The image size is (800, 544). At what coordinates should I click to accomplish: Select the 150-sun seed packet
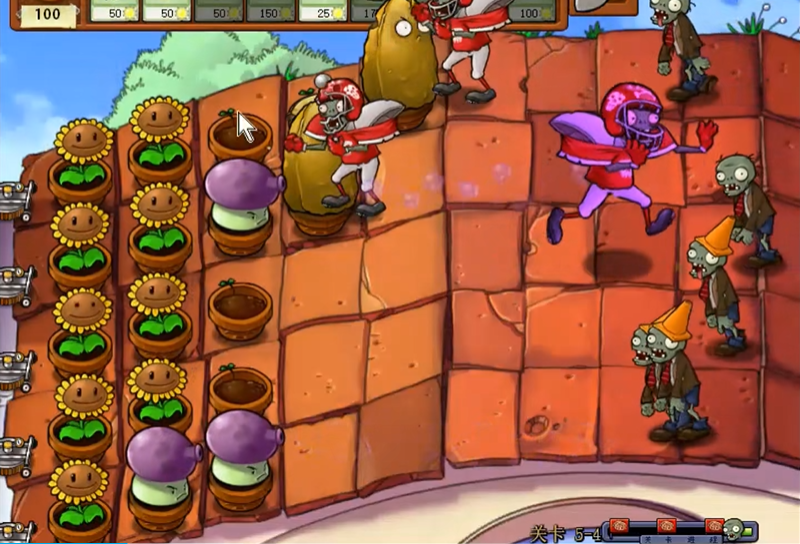tap(270, 11)
